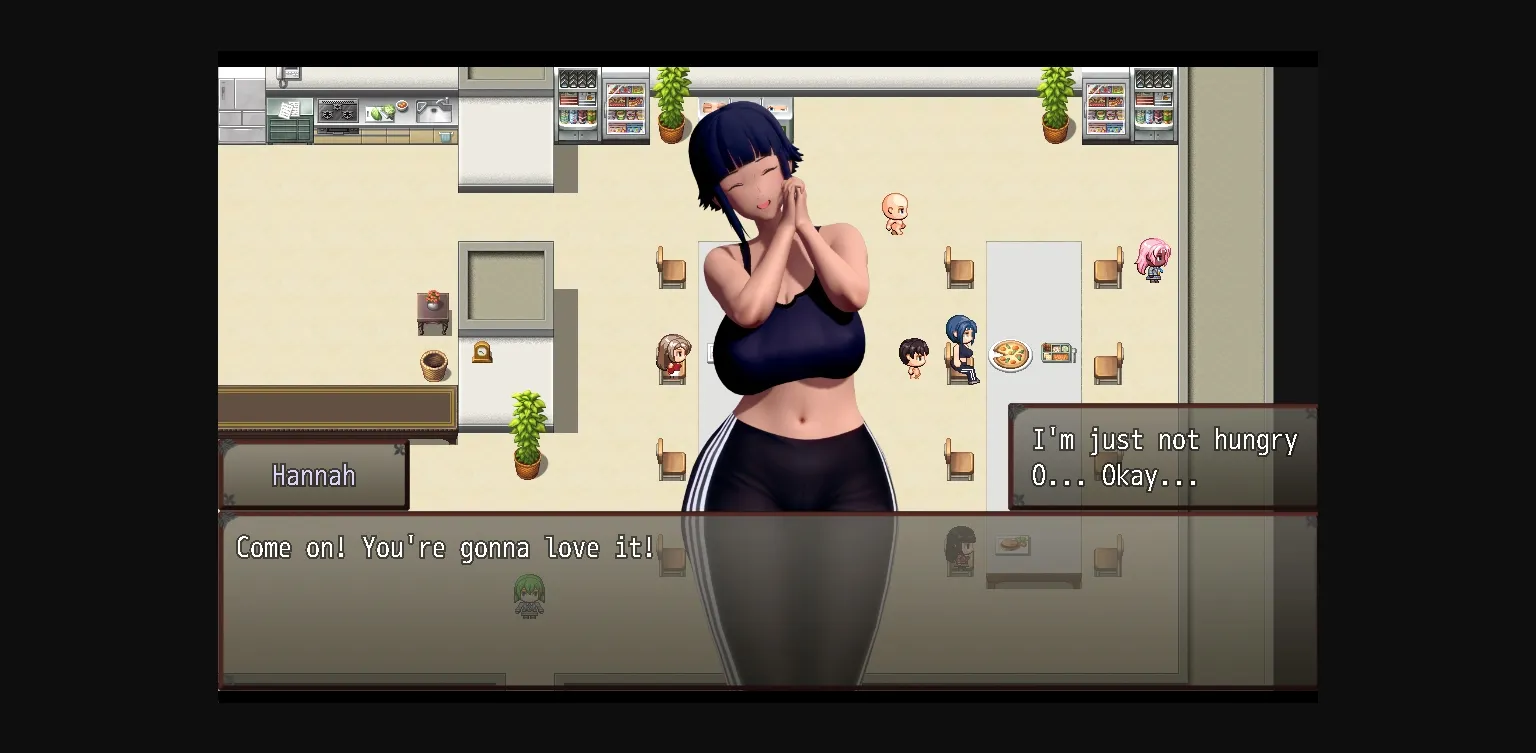Click the flower vase on the small table

(434, 300)
